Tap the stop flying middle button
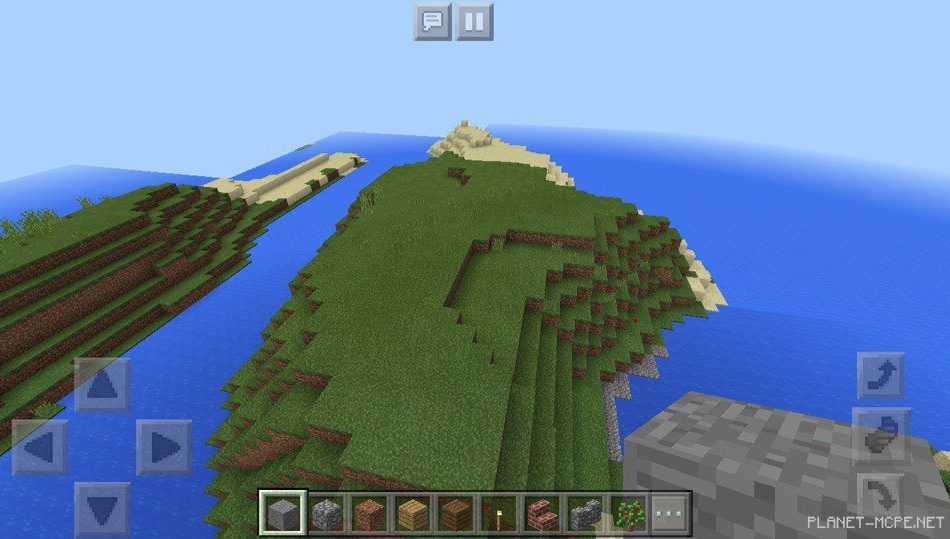Viewport: 950px width, 539px height. point(881,435)
